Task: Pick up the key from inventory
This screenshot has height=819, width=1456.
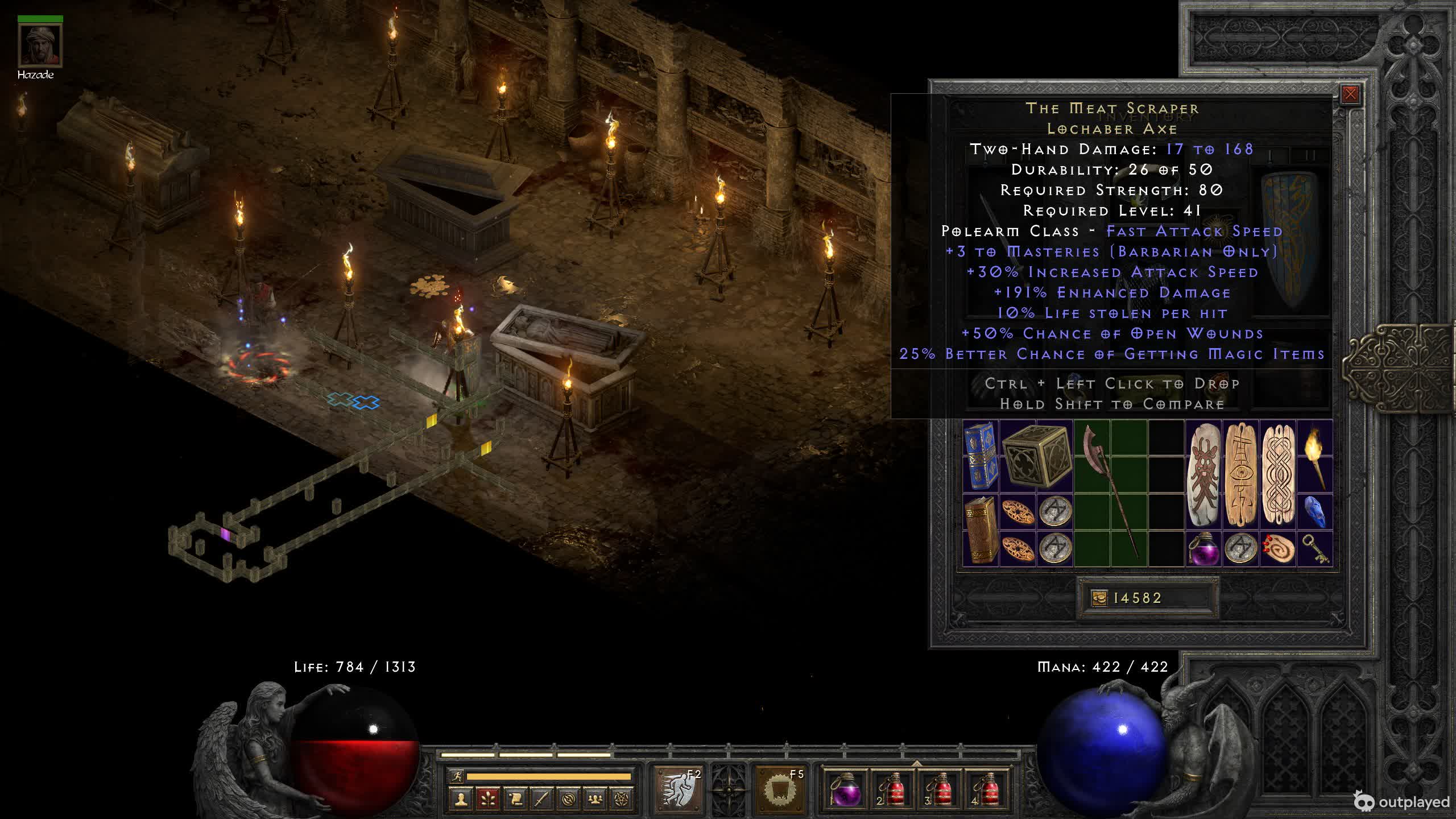Action: (1314, 548)
